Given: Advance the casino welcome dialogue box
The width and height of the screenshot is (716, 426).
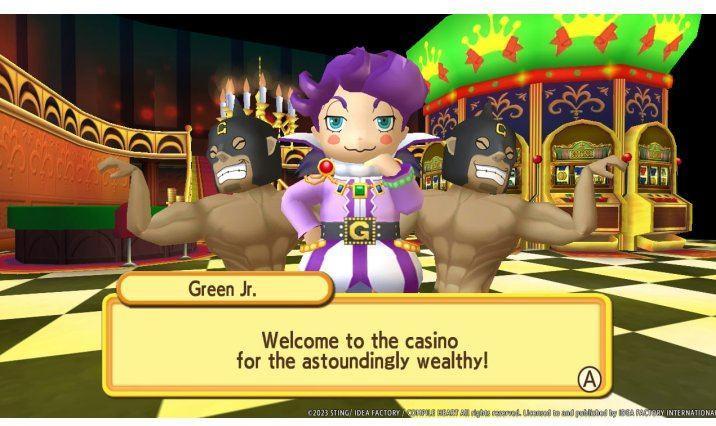Looking at the screenshot, I should point(590,379).
